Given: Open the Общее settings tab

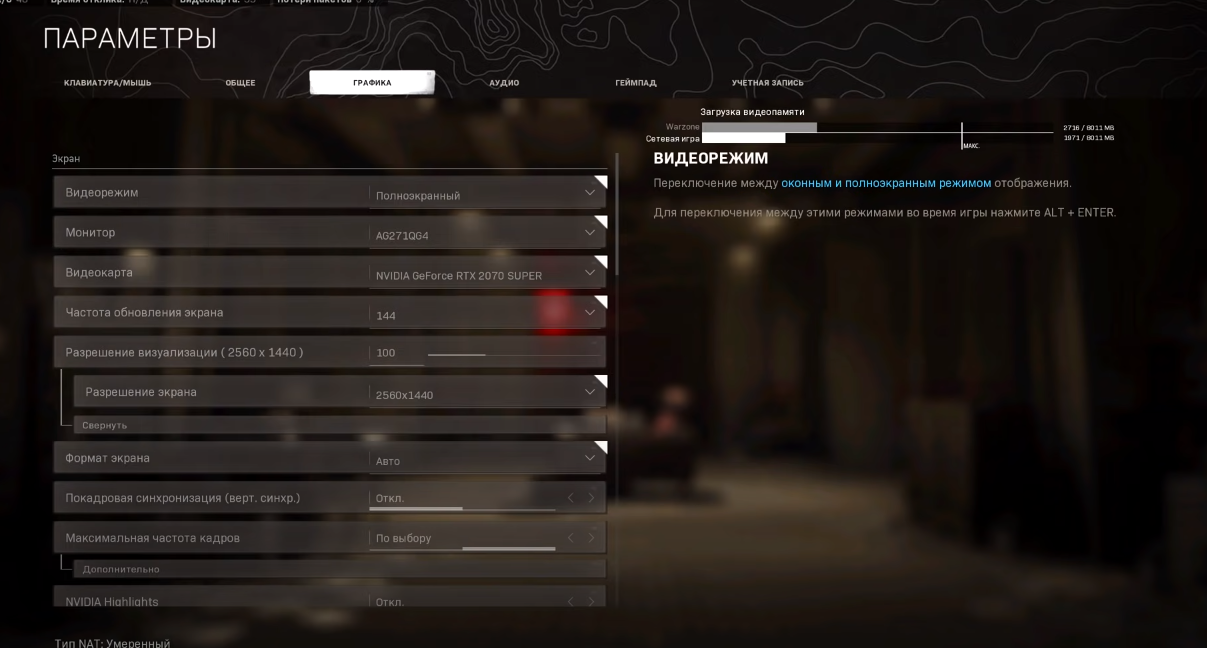Looking at the screenshot, I should tap(240, 82).
